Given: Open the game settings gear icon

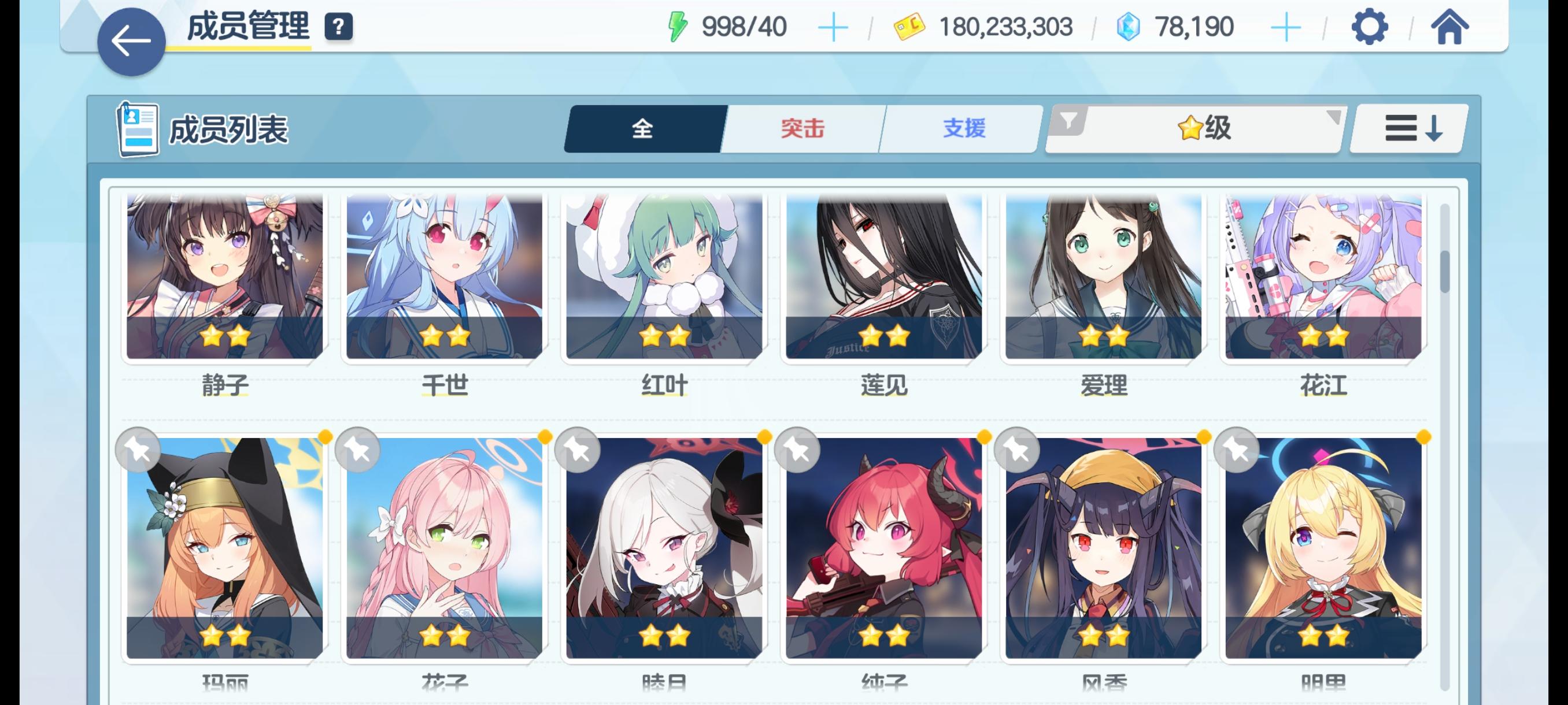Looking at the screenshot, I should click(x=1369, y=25).
